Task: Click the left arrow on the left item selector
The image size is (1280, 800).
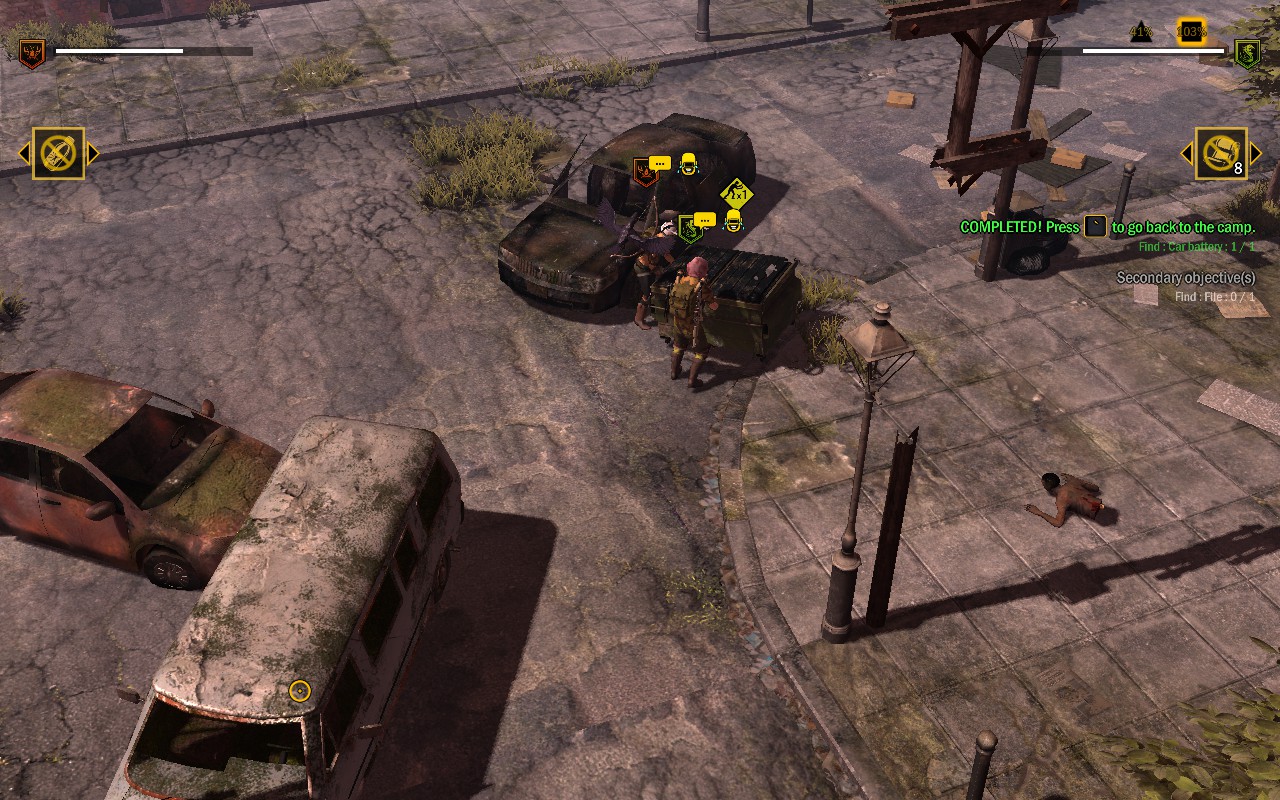Action: click(x=23, y=154)
